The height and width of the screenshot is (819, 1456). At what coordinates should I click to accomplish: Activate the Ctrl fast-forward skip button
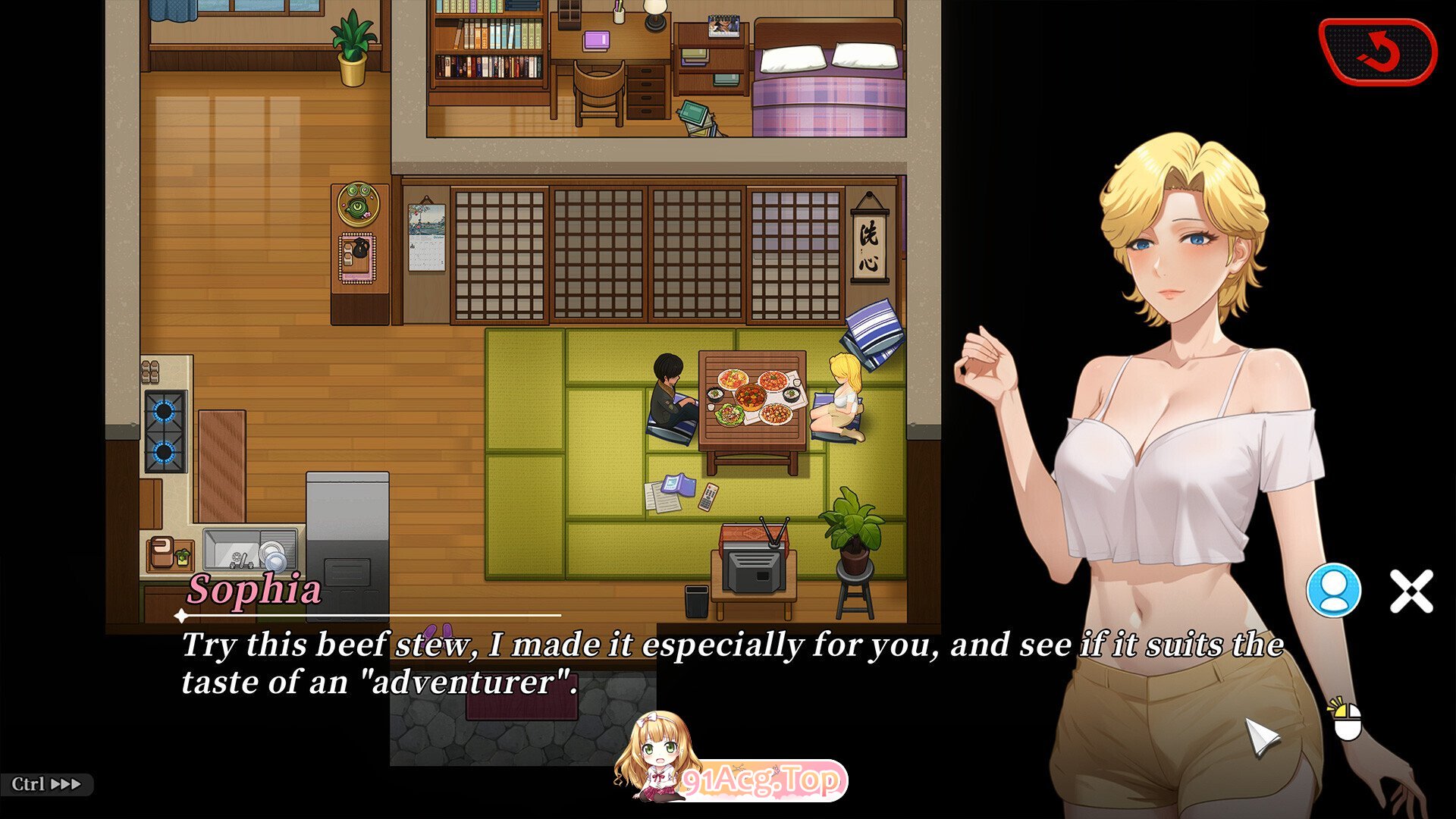point(46,784)
